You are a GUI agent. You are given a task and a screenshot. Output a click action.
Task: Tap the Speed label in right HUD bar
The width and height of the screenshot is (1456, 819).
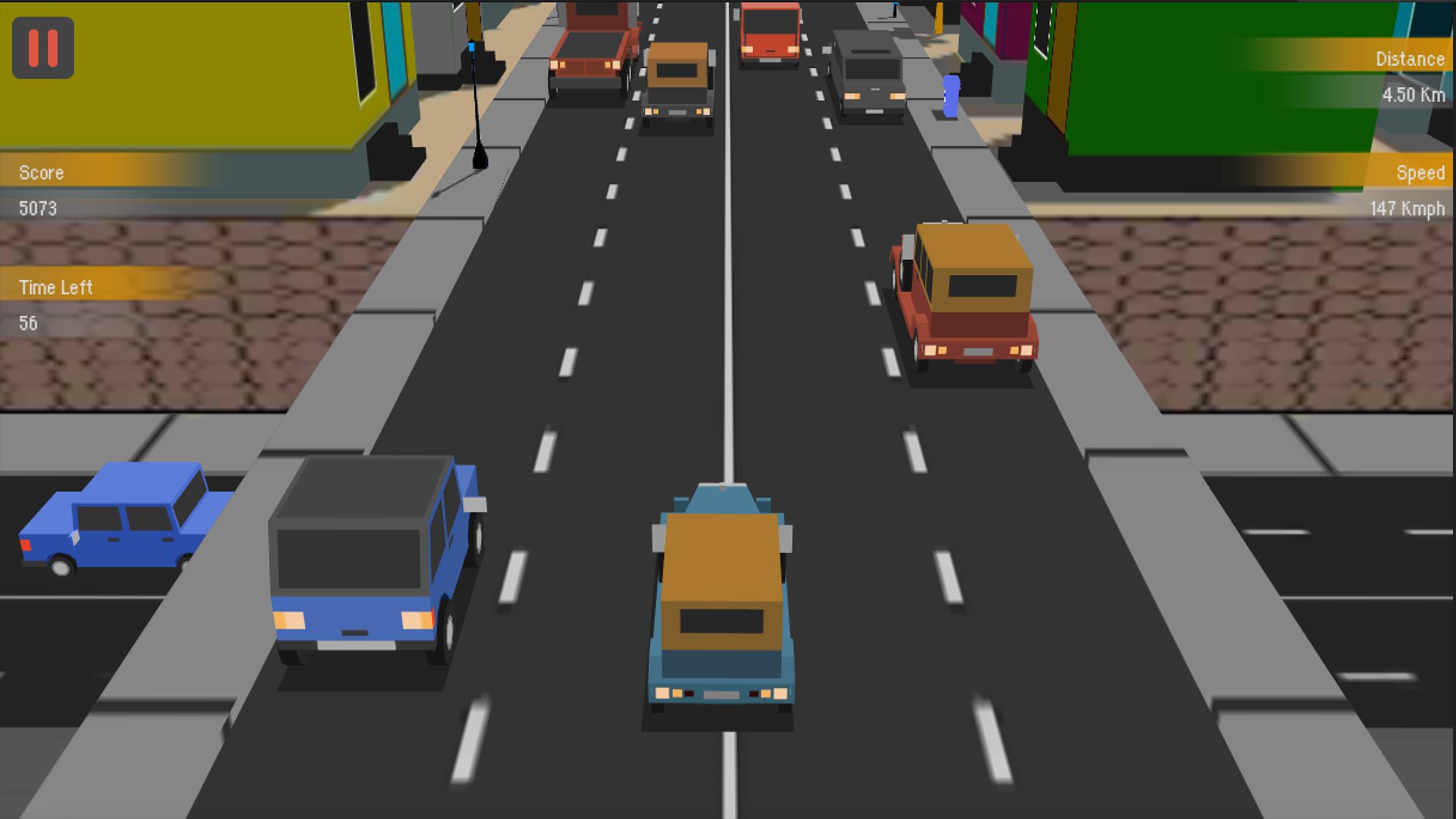coord(1421,173)
